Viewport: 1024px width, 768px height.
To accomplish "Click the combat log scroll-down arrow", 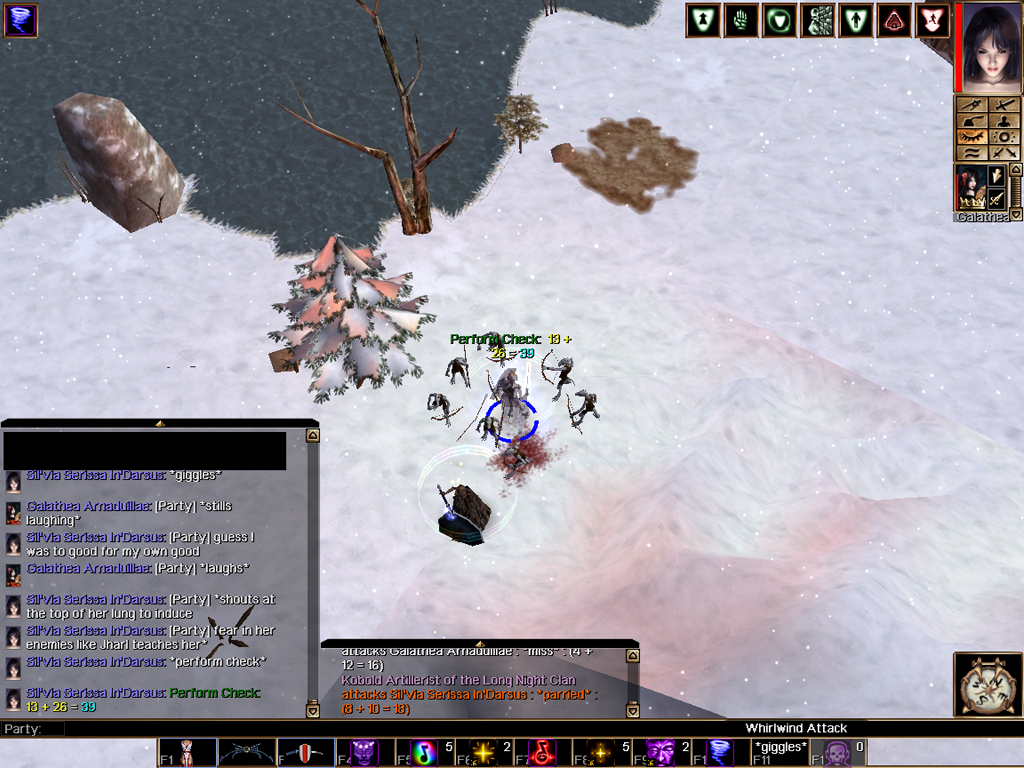I will coord(632,711).
